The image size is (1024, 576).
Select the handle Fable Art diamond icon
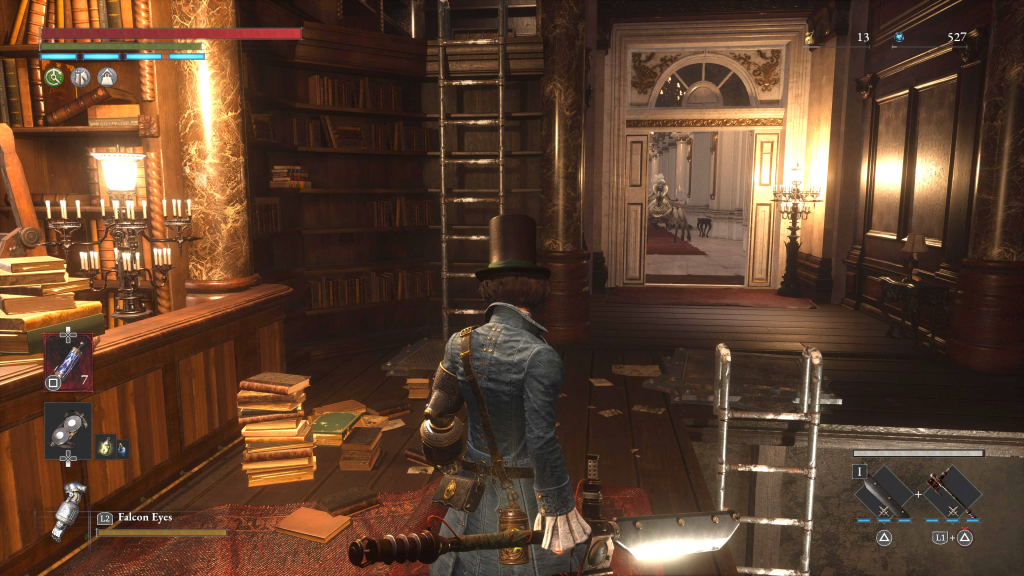951,491
